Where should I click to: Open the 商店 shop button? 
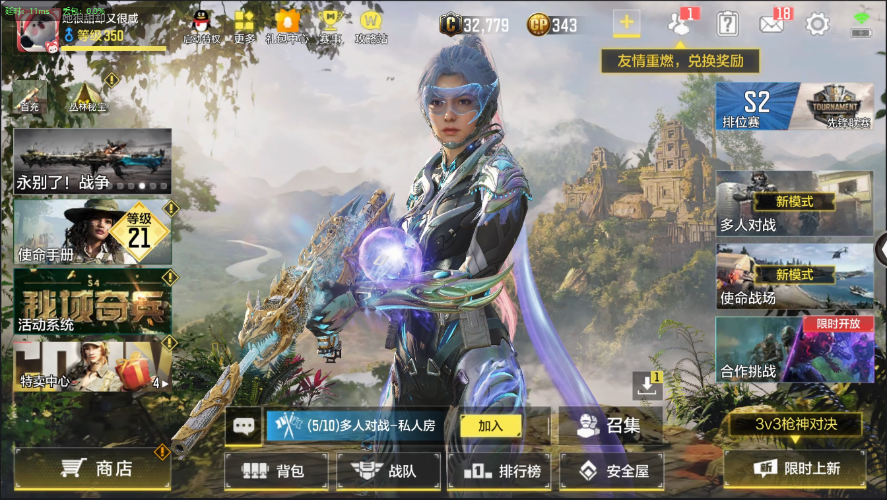point(93,468)
